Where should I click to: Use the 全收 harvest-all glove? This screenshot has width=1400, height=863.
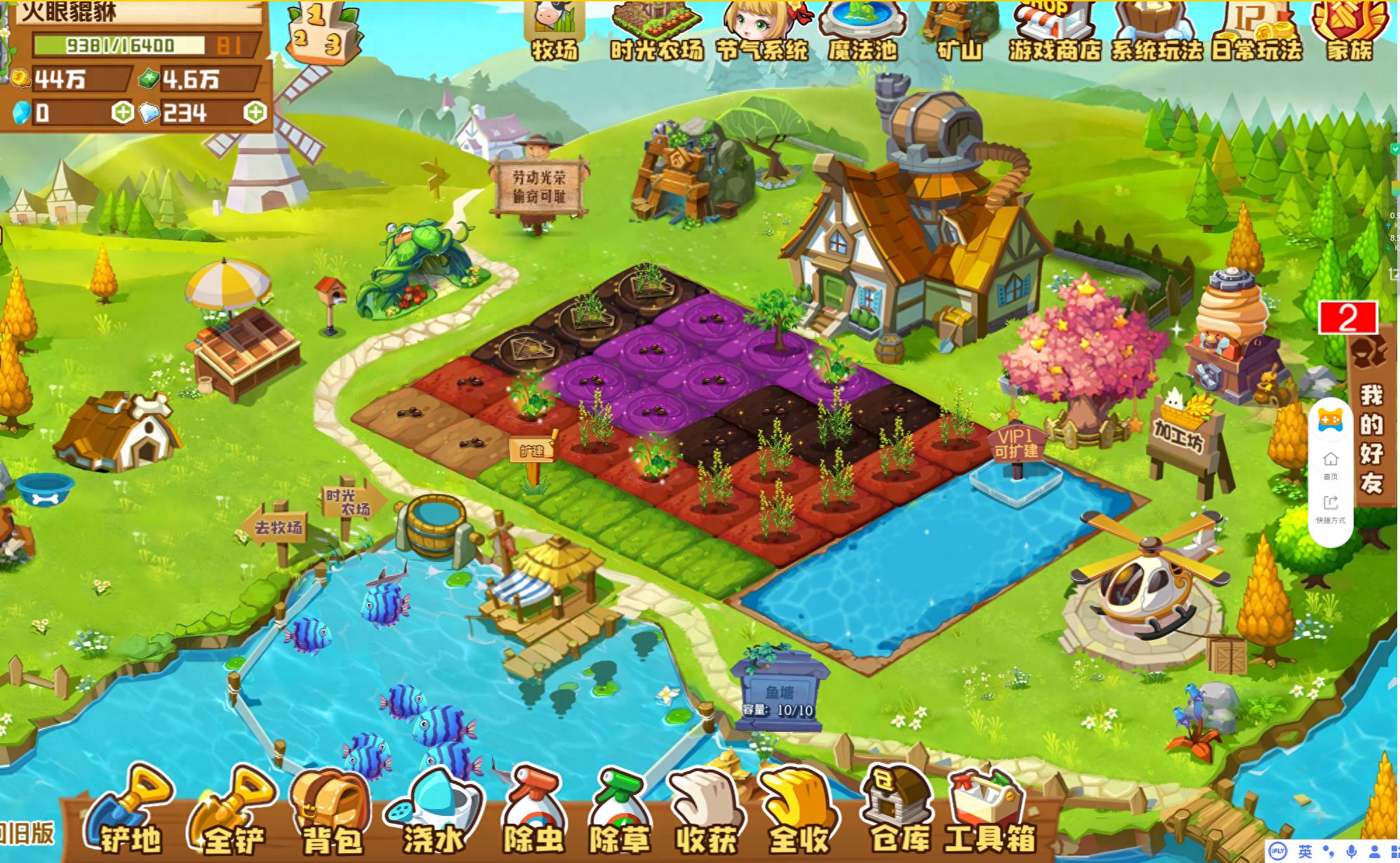799,814
